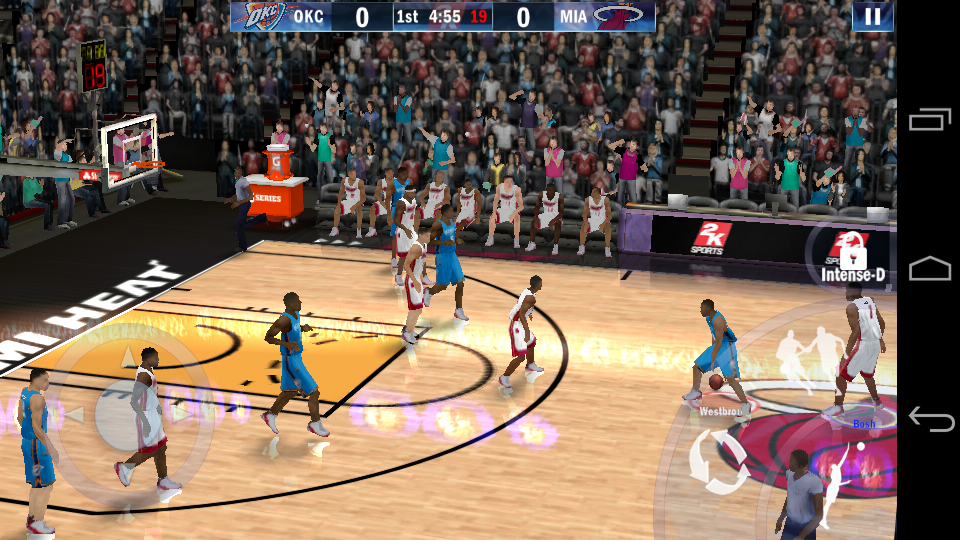Pause the game with the pause button

[873, 16]
